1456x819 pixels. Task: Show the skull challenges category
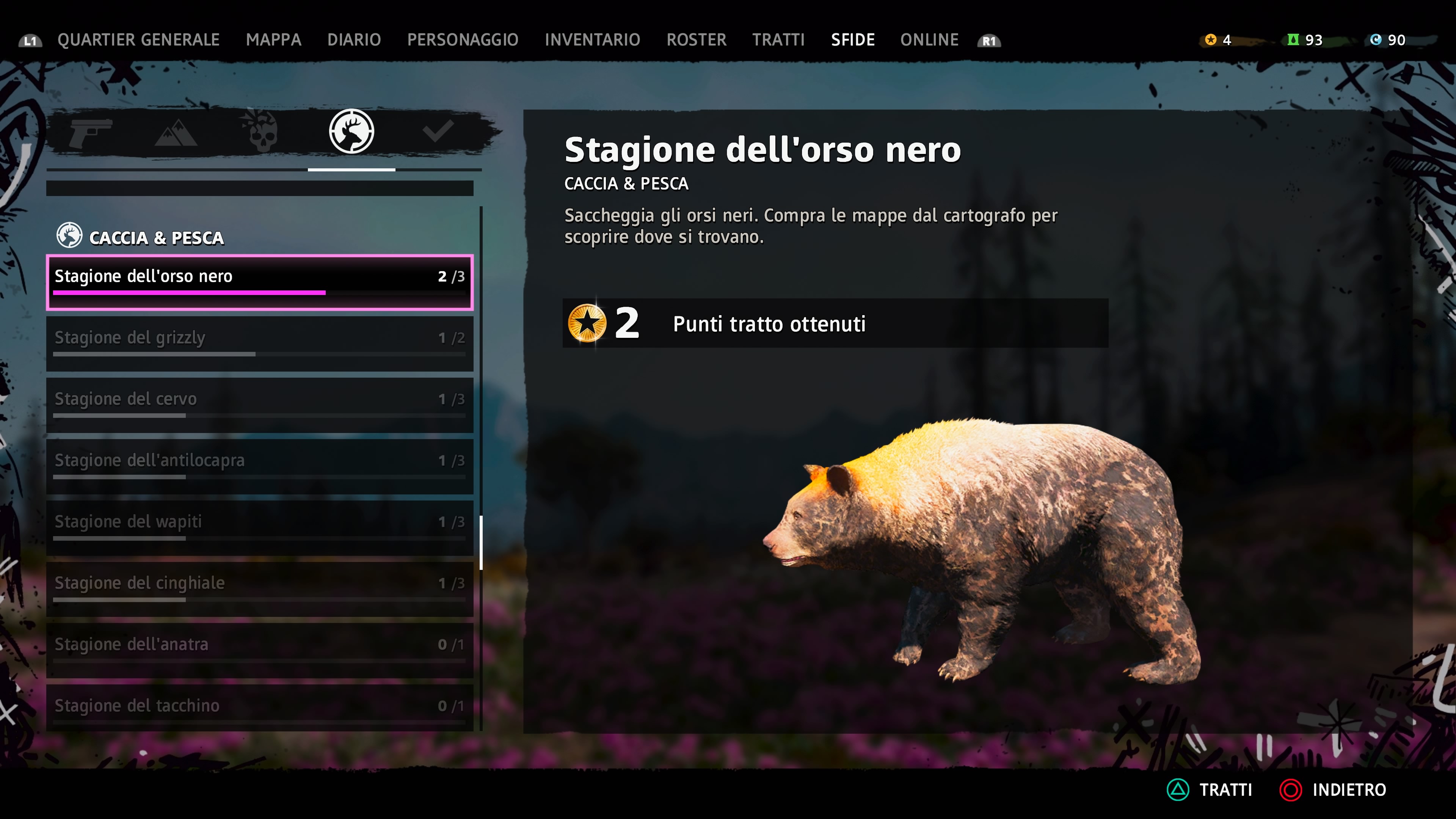click(x=262, y=132)
